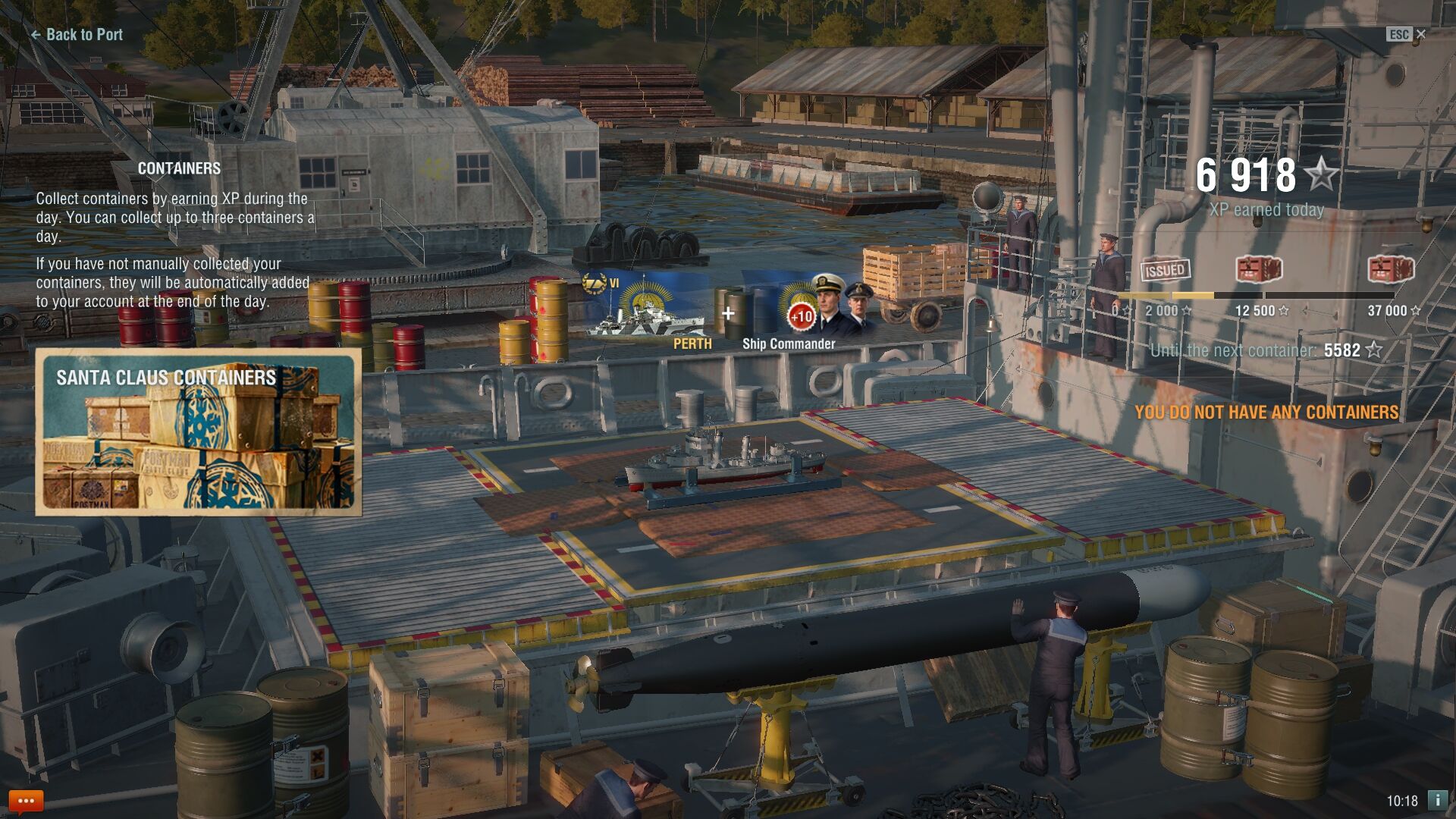The height and width of the screenshot is (819, 1456).
Task: Select the 37 000 XP container icon
Action: 1391,269
